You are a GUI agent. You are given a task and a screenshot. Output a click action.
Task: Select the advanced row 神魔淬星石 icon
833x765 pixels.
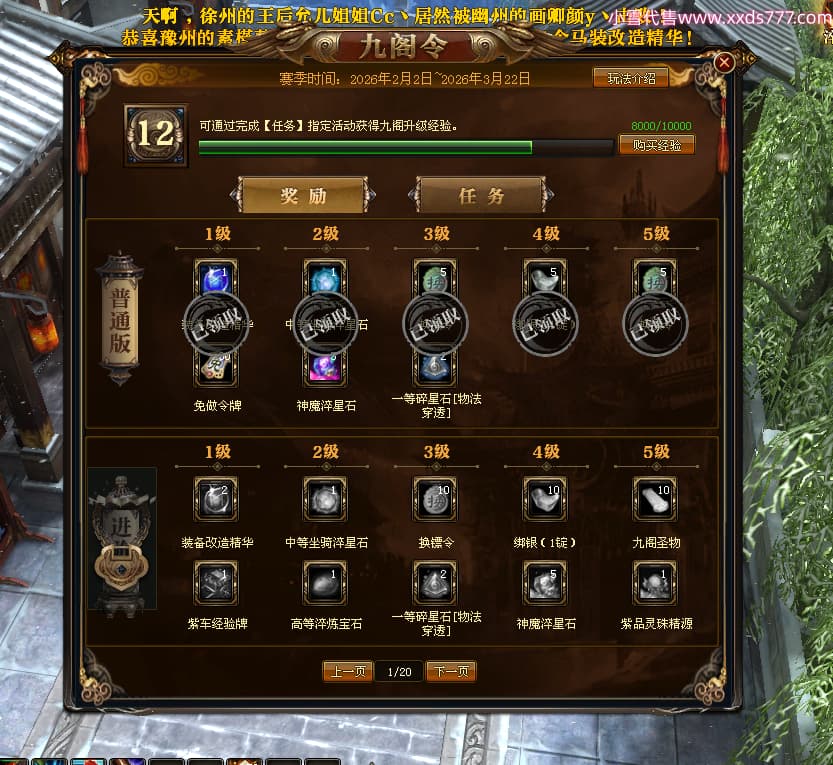click(x=546, y=582)
